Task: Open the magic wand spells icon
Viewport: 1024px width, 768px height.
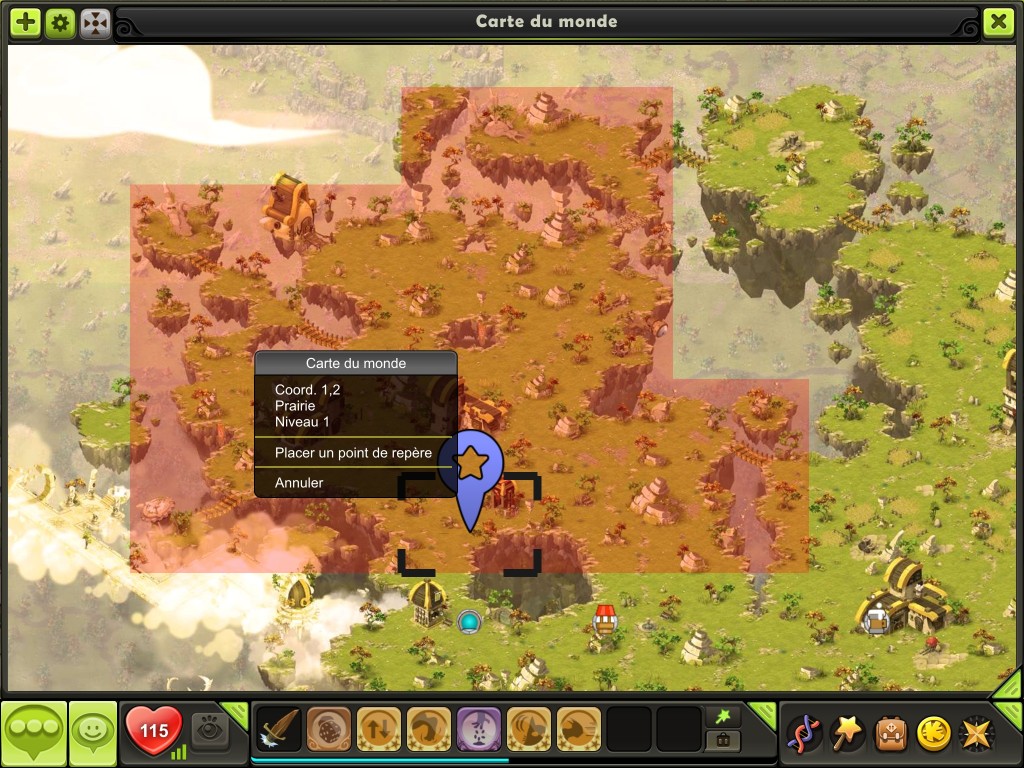Action: [849, 733]
